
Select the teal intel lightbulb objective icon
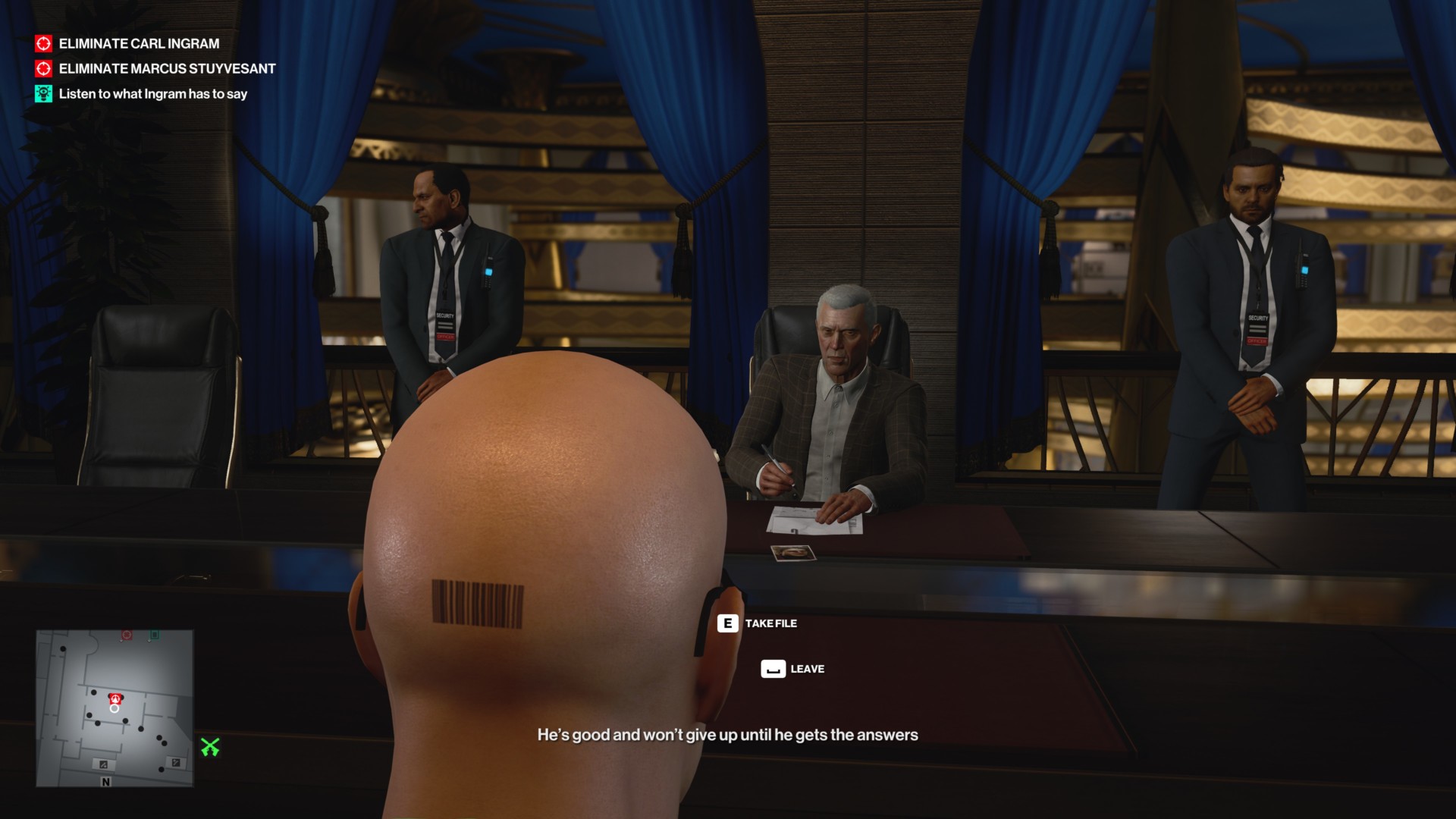pyautogui.click(x=43, y=93)
